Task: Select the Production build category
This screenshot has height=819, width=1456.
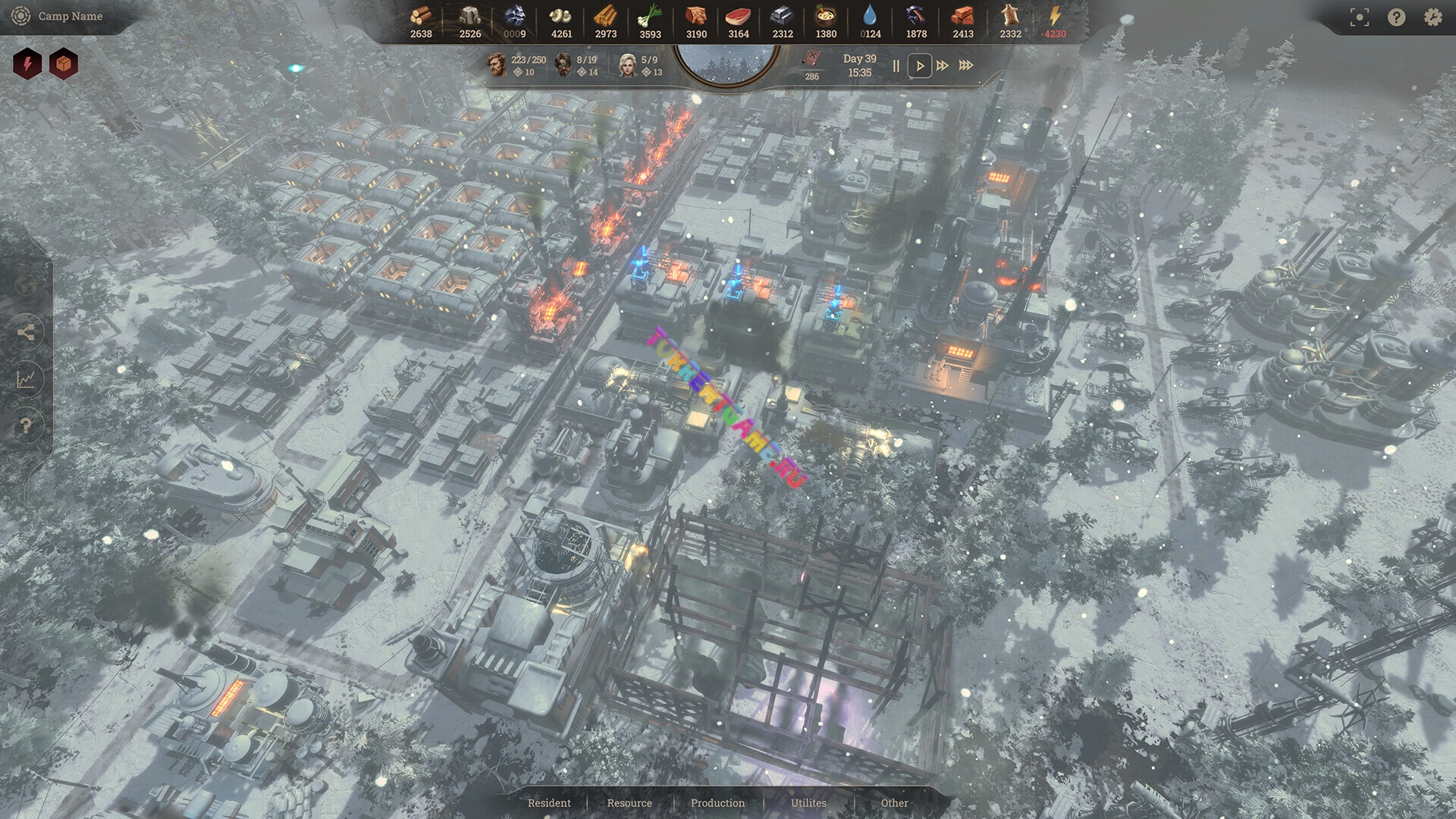Action: click(x=717, y=803)
